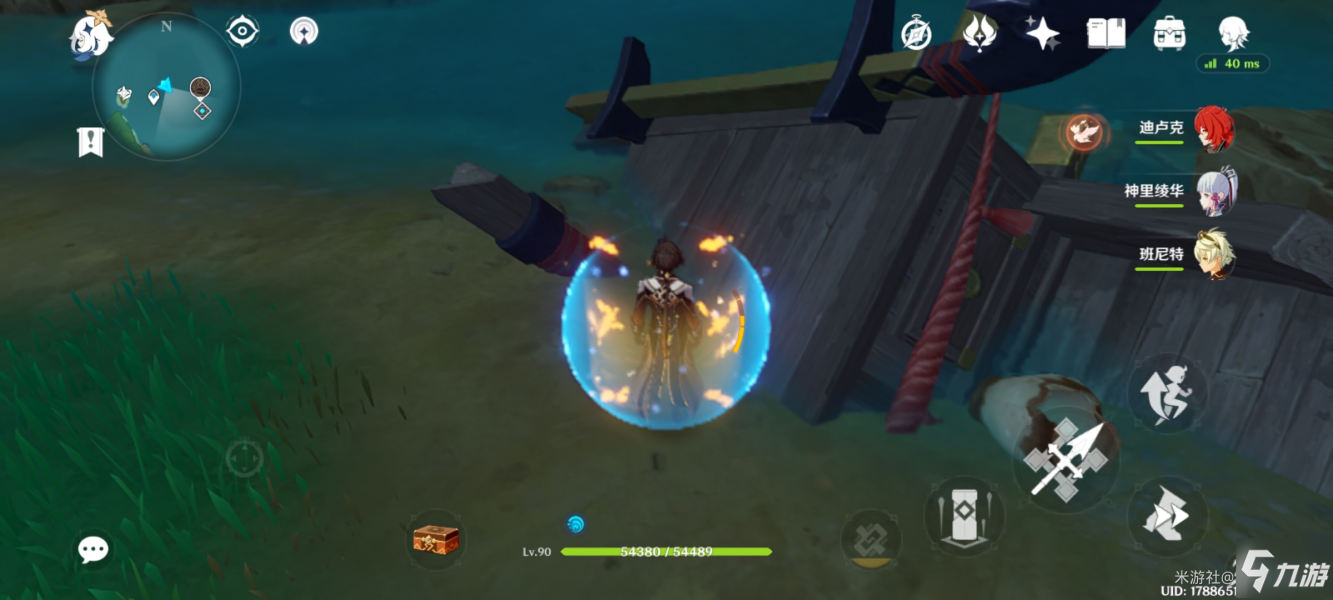Open the Adventurer Handbook book icon

[1105, 34]
